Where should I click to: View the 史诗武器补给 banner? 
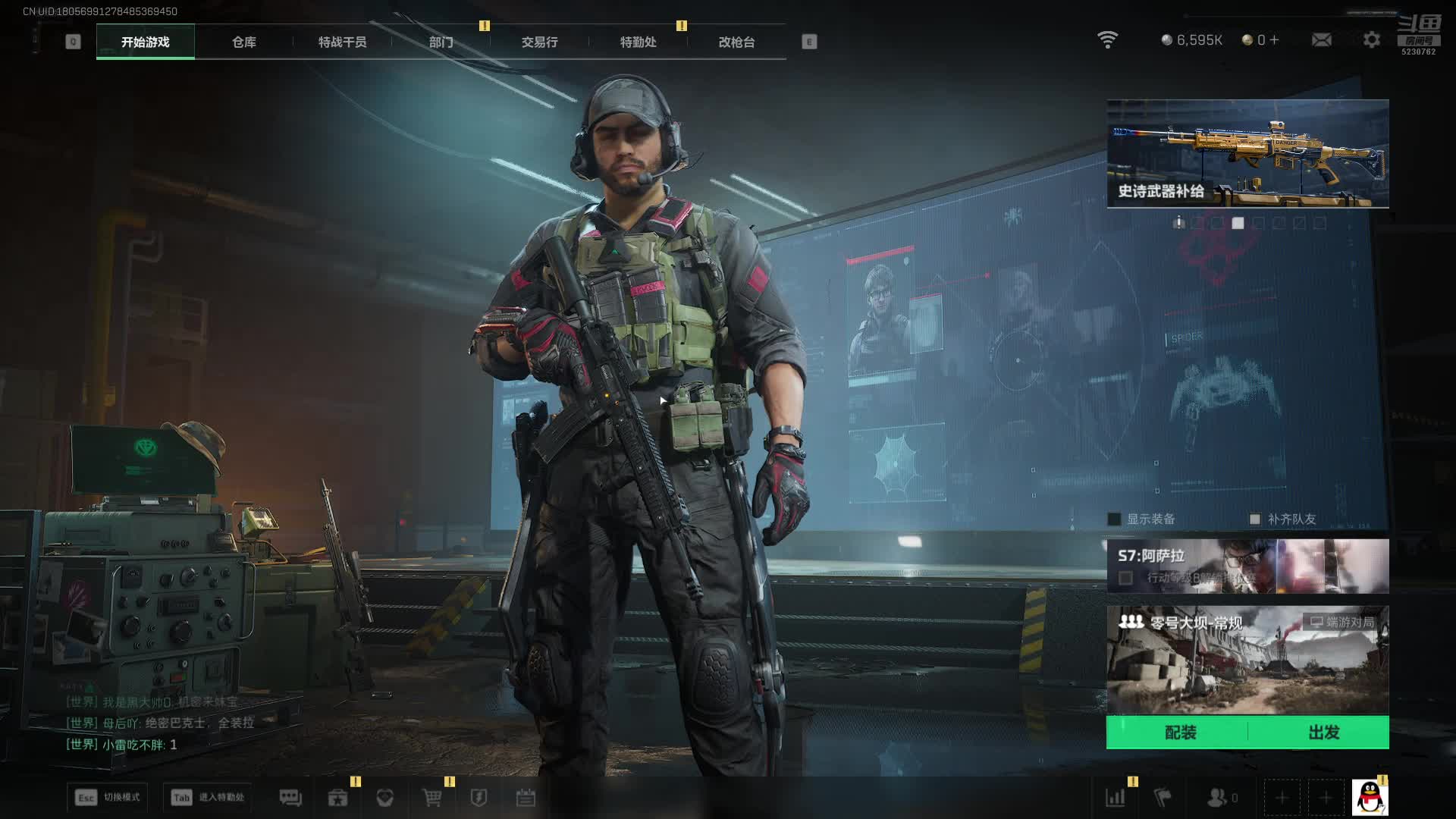click(1247, 153)
